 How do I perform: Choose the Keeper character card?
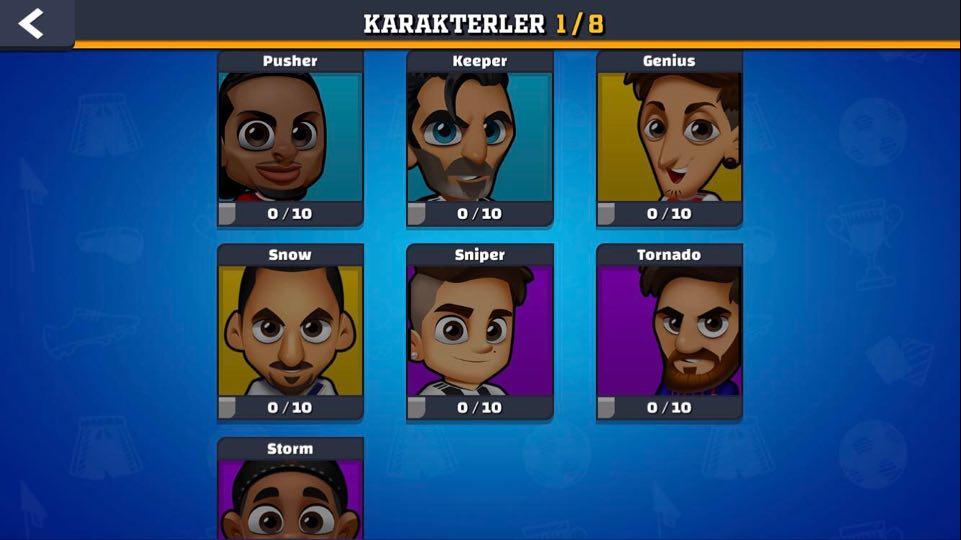point(480,138)
